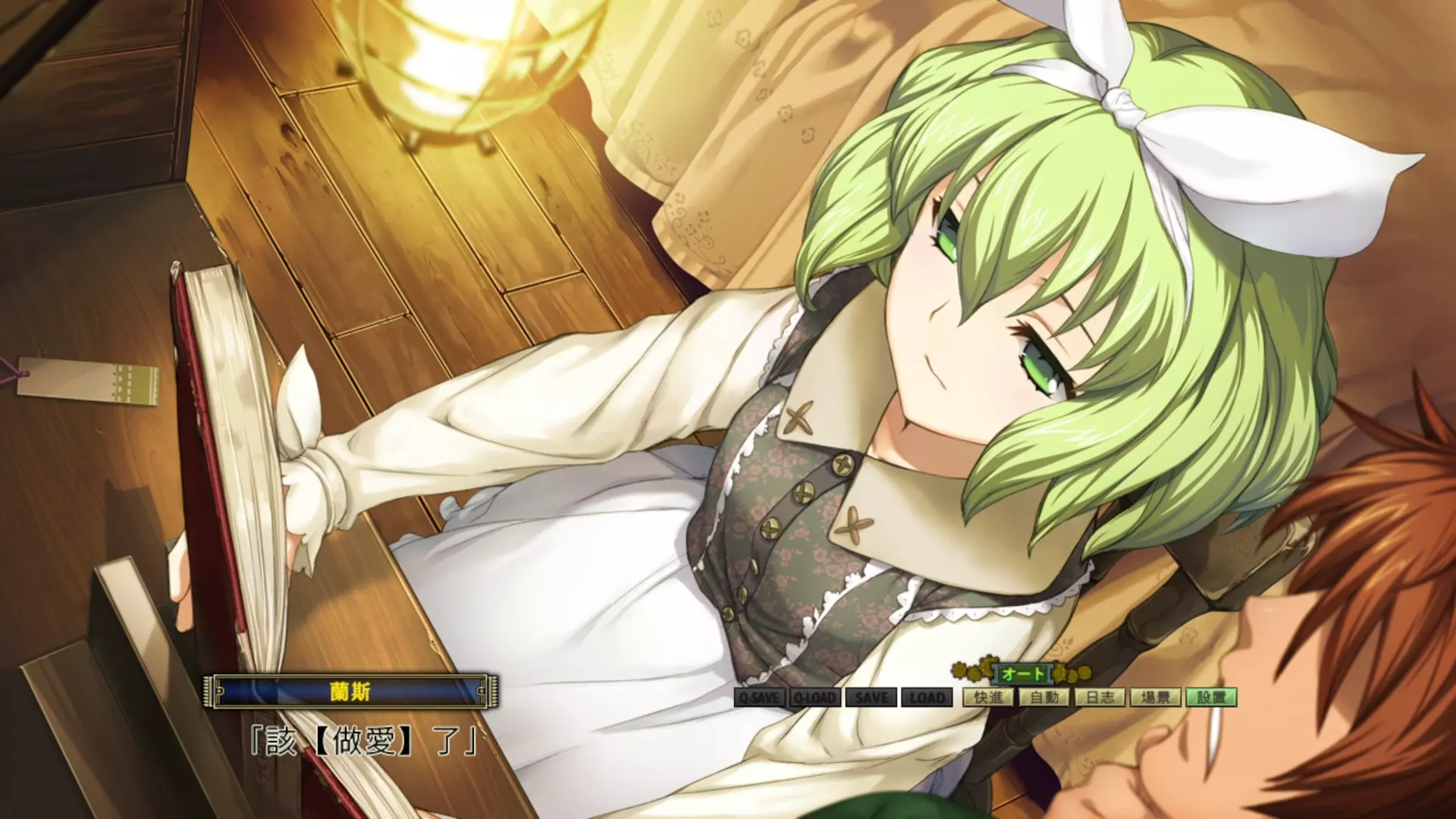Toggle auto-play using the 自動 button
Viewport: 1456px width, 819px height.
(1044, 697)
